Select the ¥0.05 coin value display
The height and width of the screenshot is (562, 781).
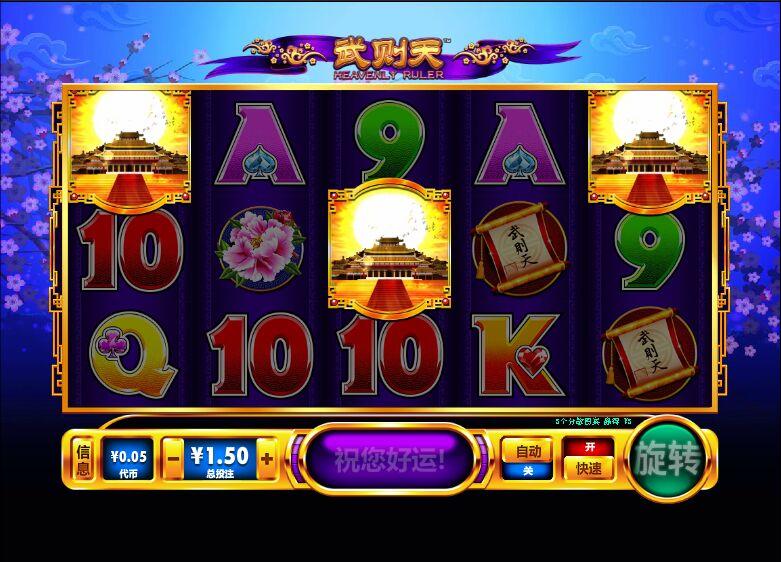point(128,459)
